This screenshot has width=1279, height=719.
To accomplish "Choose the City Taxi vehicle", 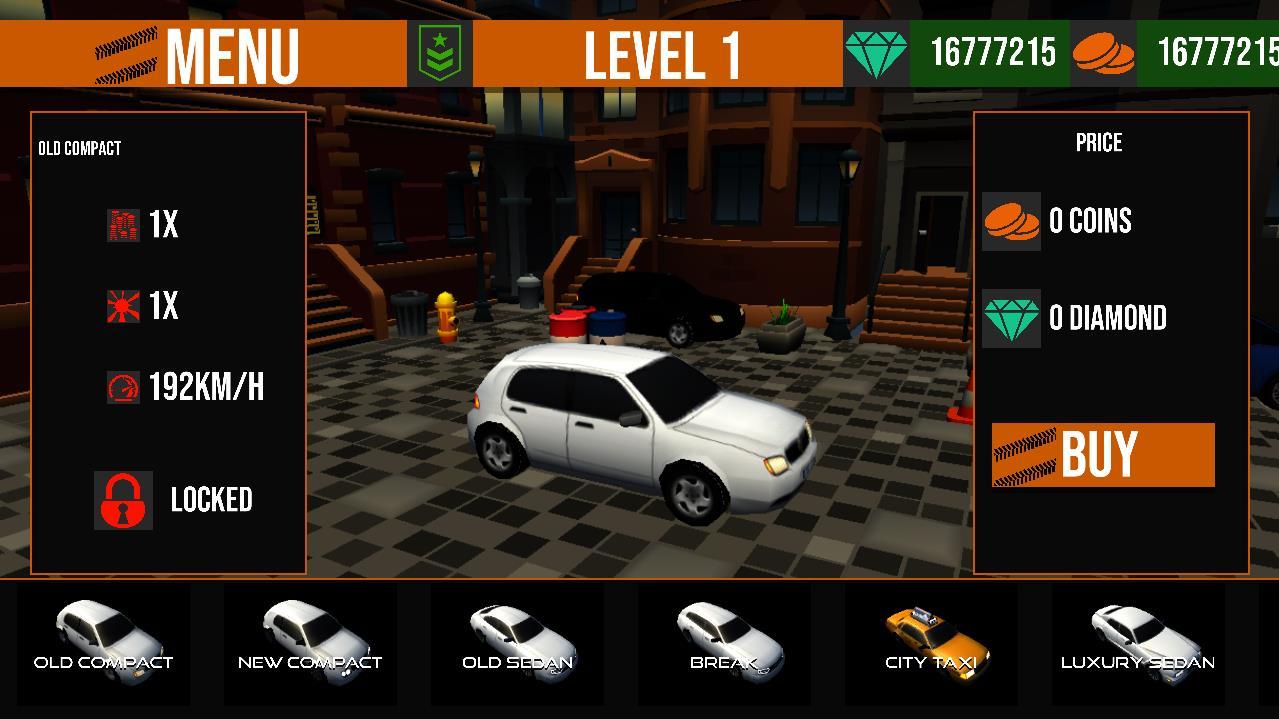I will point(931,640).
